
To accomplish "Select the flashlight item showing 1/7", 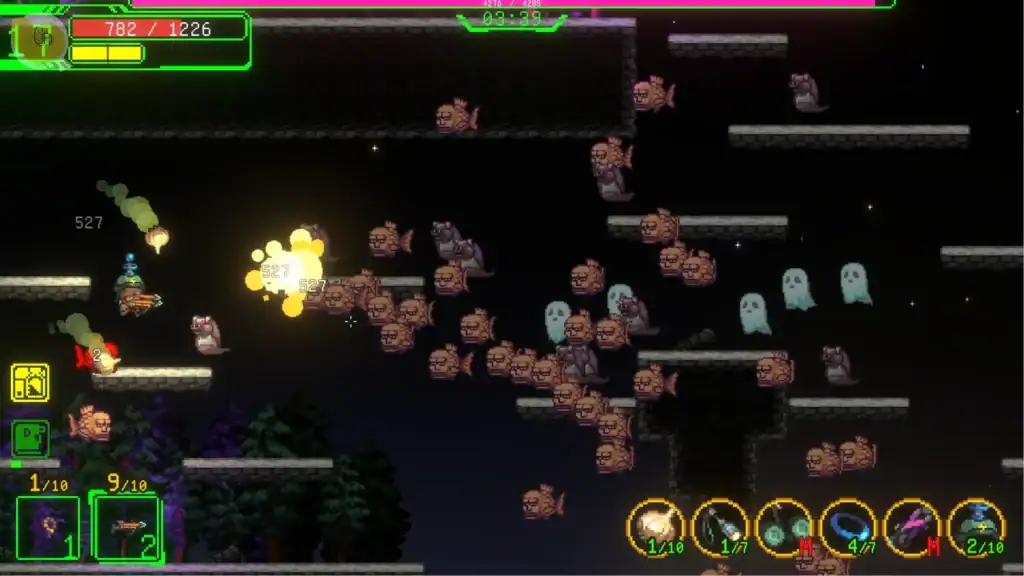I will tap(721, 527).
